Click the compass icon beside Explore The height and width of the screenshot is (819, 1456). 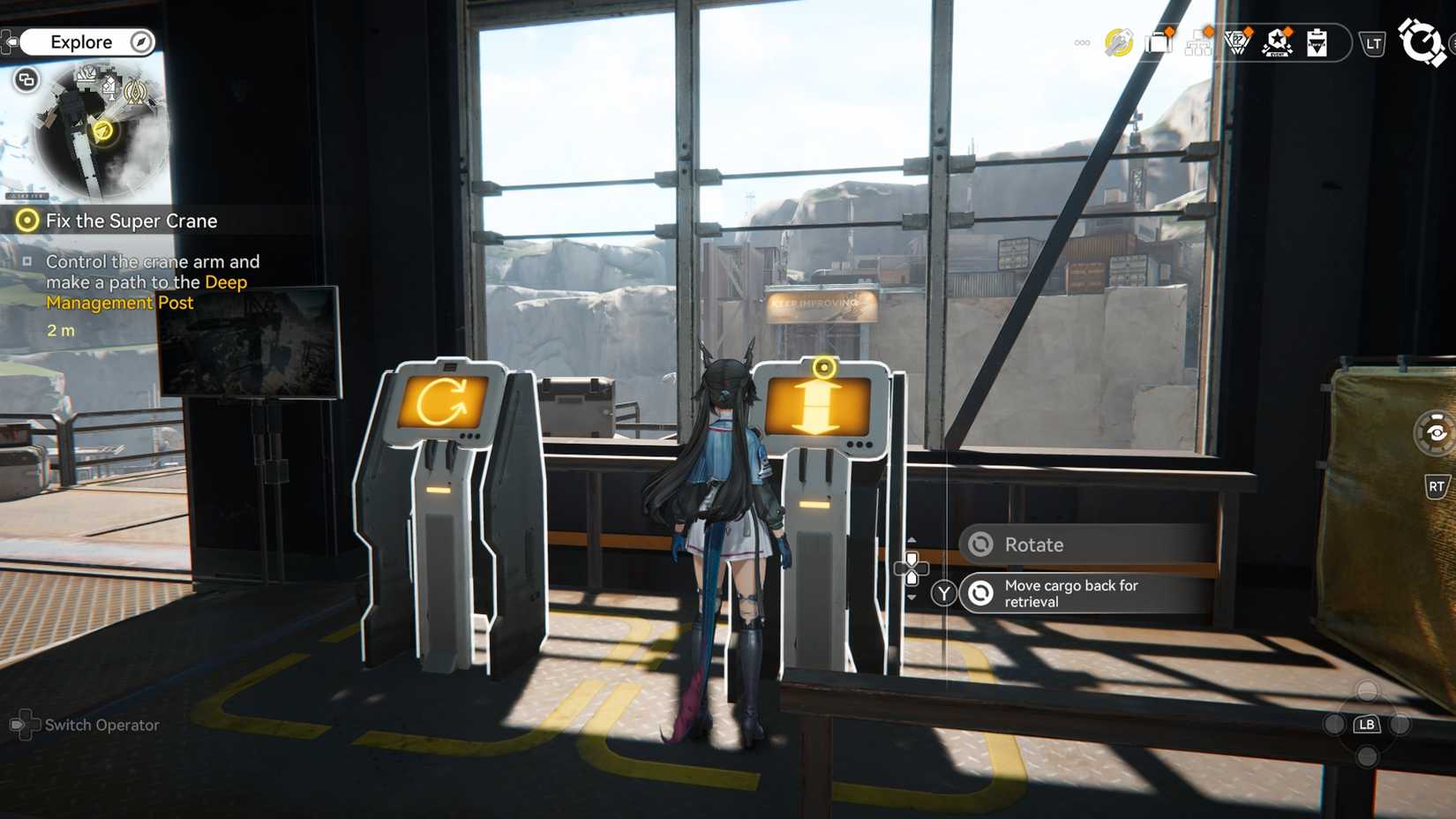pyautogui.click(x=139, y=41)
